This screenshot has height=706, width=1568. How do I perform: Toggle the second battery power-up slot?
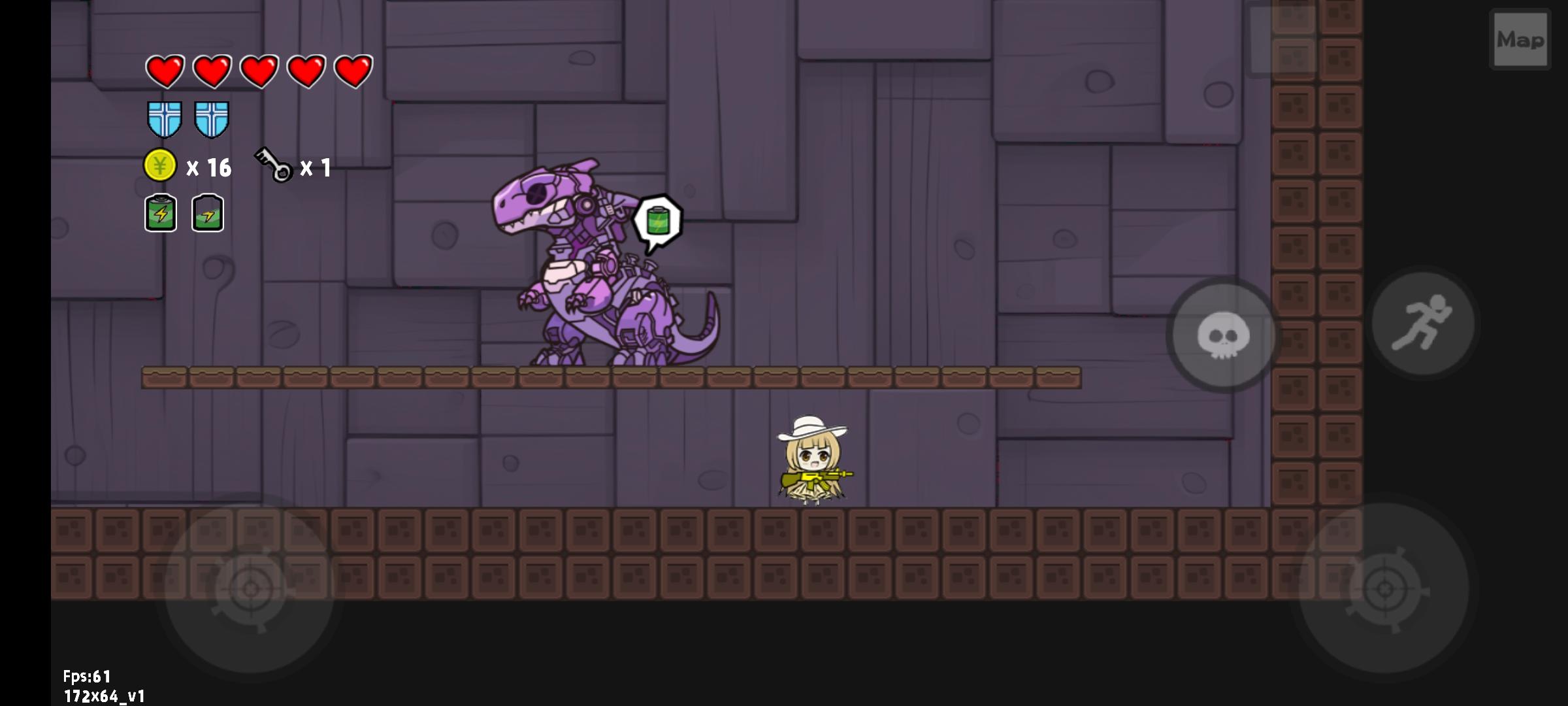(x=209, y=213)
